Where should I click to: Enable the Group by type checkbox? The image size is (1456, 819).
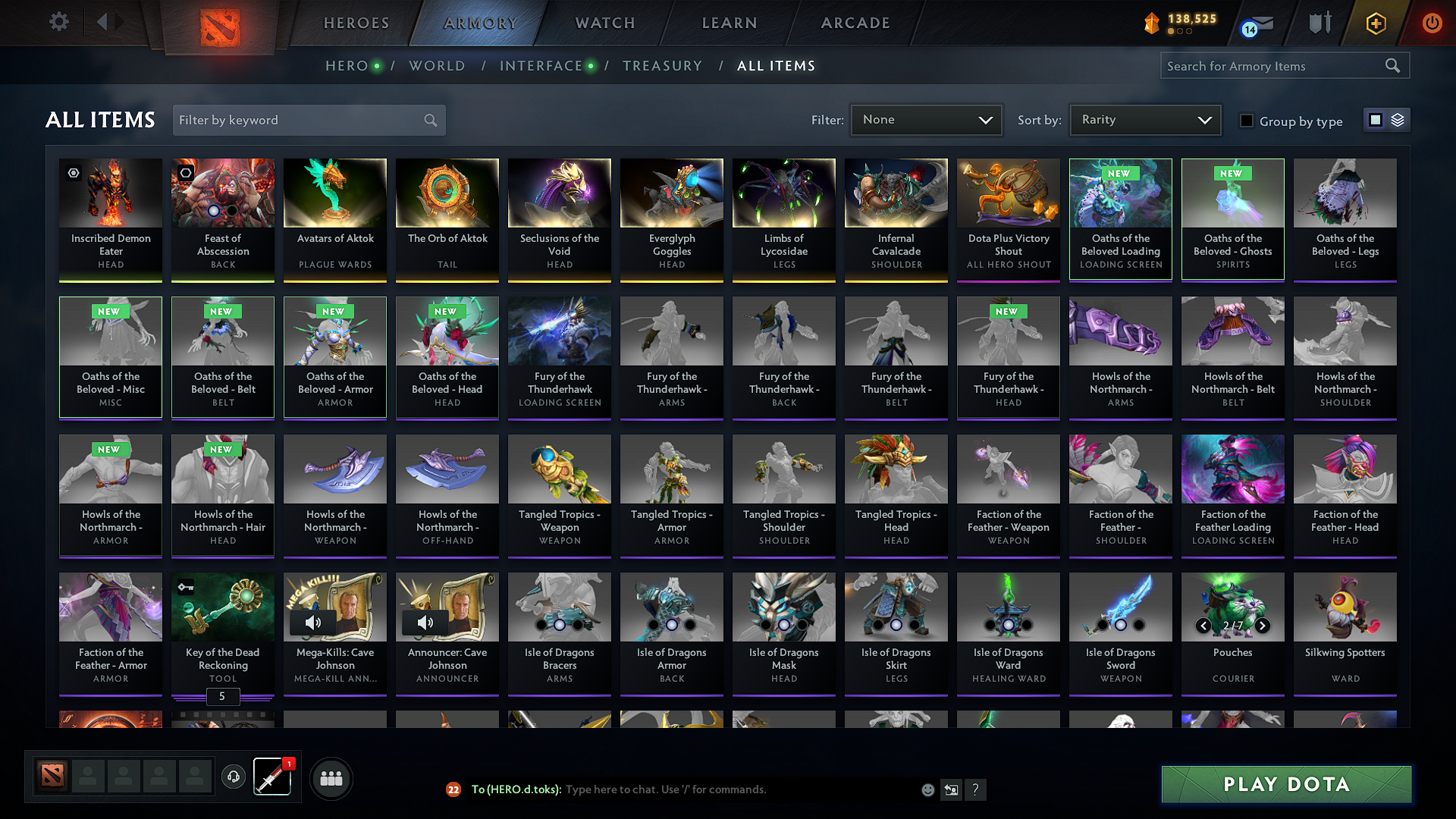click(1246, 121)
